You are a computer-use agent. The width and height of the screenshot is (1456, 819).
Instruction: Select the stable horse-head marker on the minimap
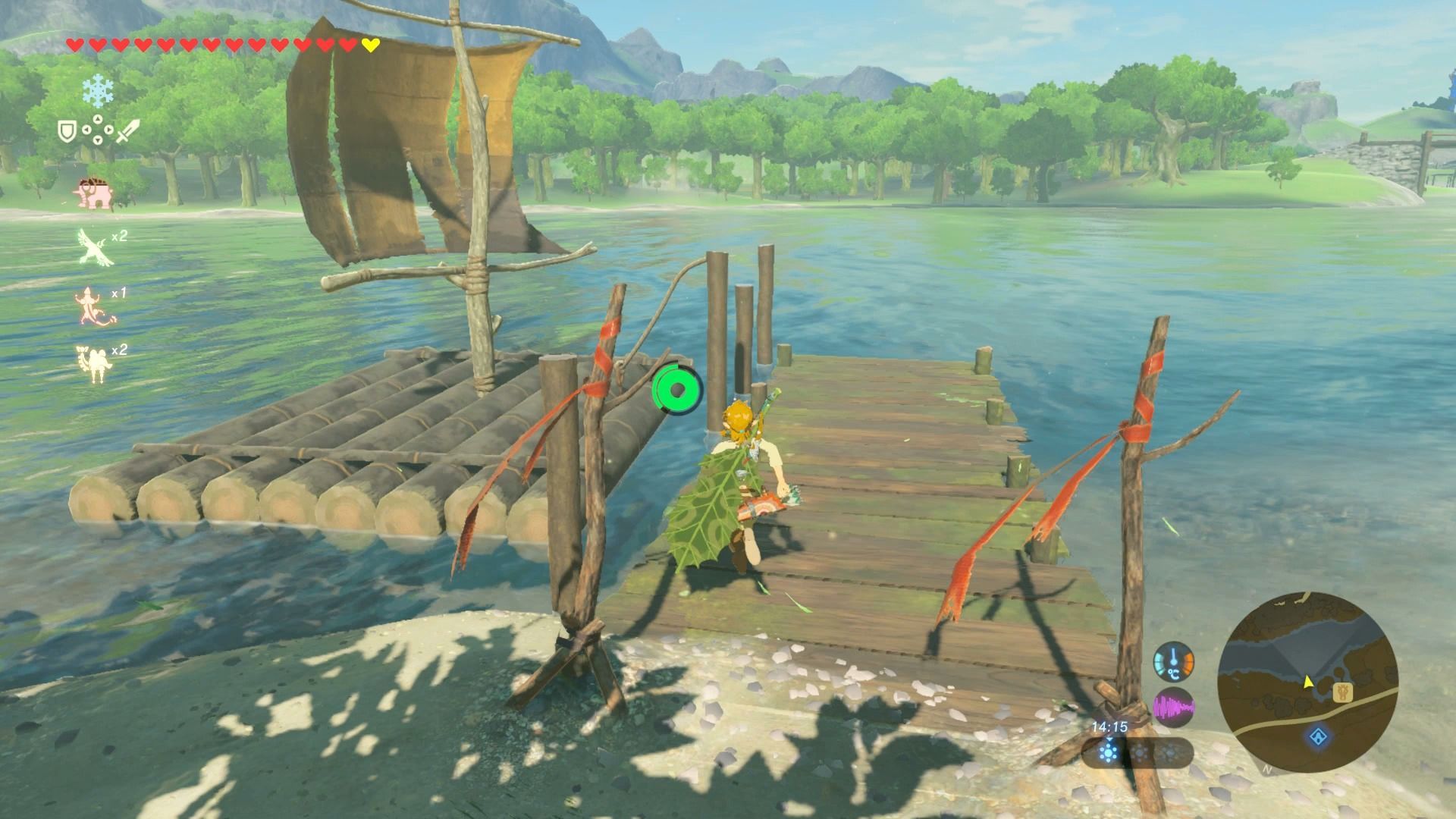1345,692
